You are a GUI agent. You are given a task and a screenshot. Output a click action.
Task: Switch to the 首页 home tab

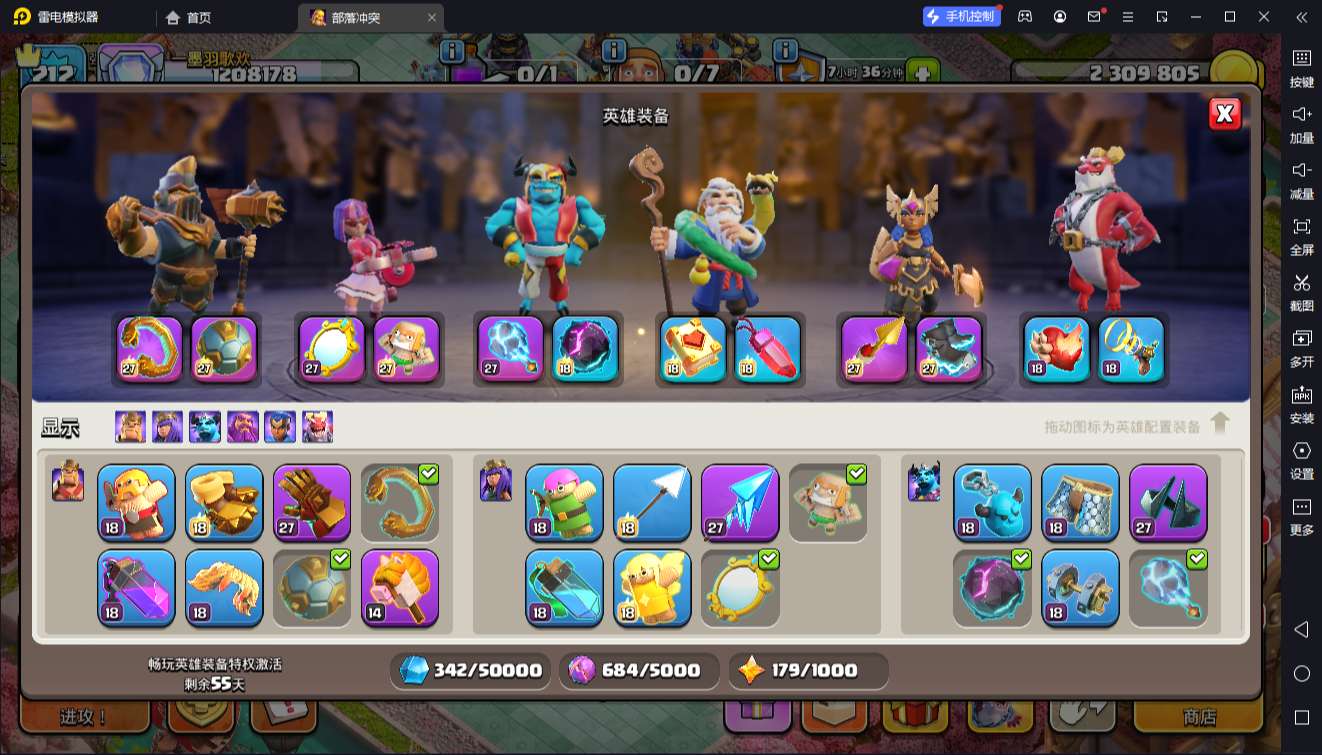(x=189, y=17)
